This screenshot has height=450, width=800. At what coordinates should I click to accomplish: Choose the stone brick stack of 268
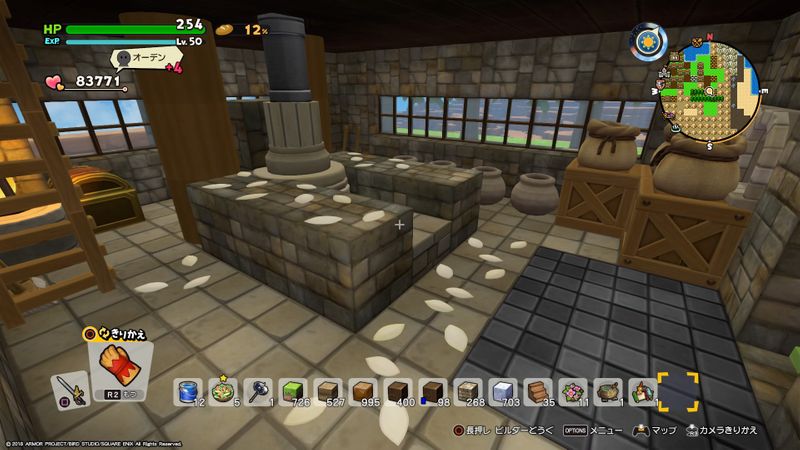coord(469,391)
